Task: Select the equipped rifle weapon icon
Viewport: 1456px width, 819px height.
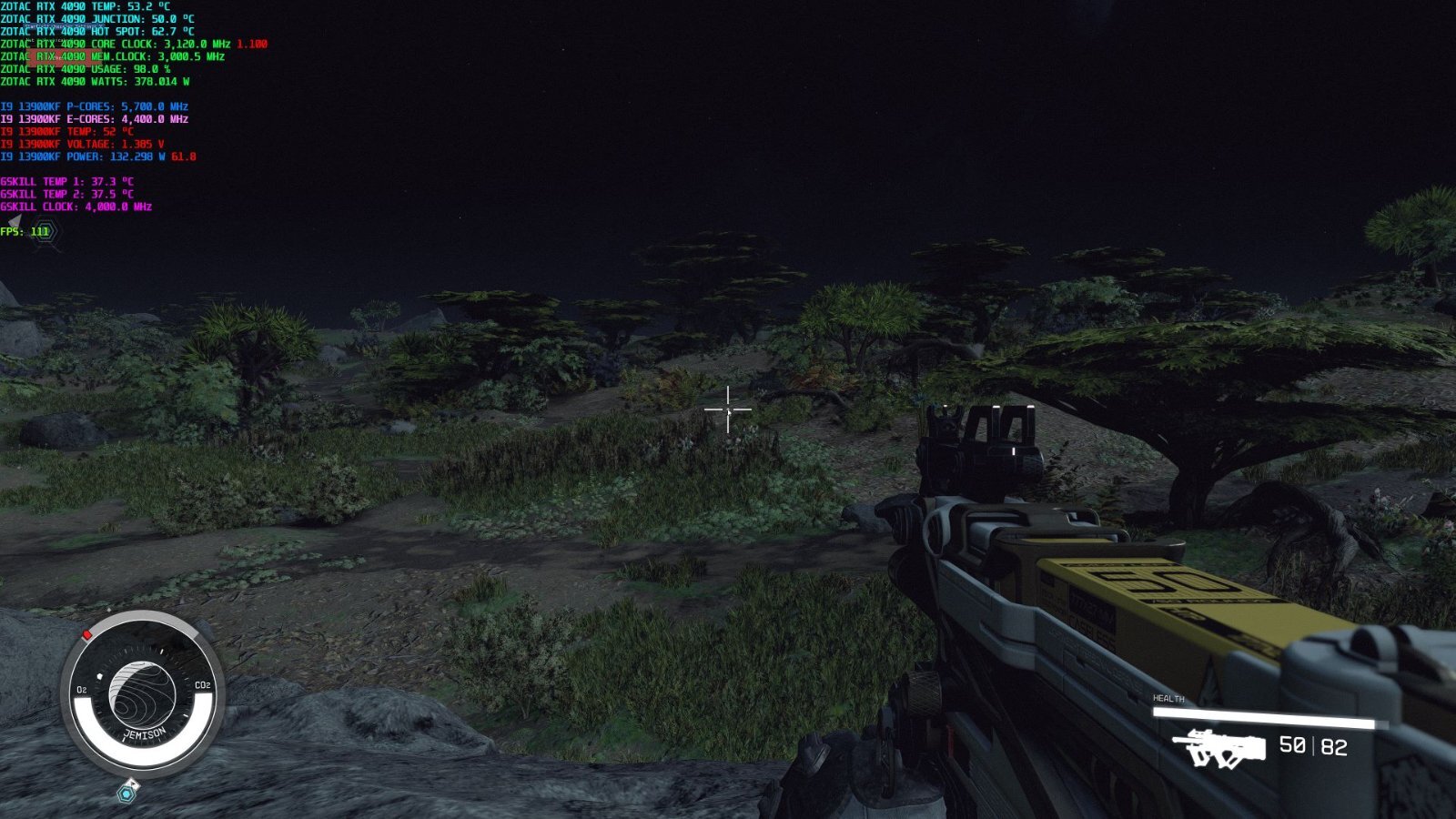Action: [1218, 748]
